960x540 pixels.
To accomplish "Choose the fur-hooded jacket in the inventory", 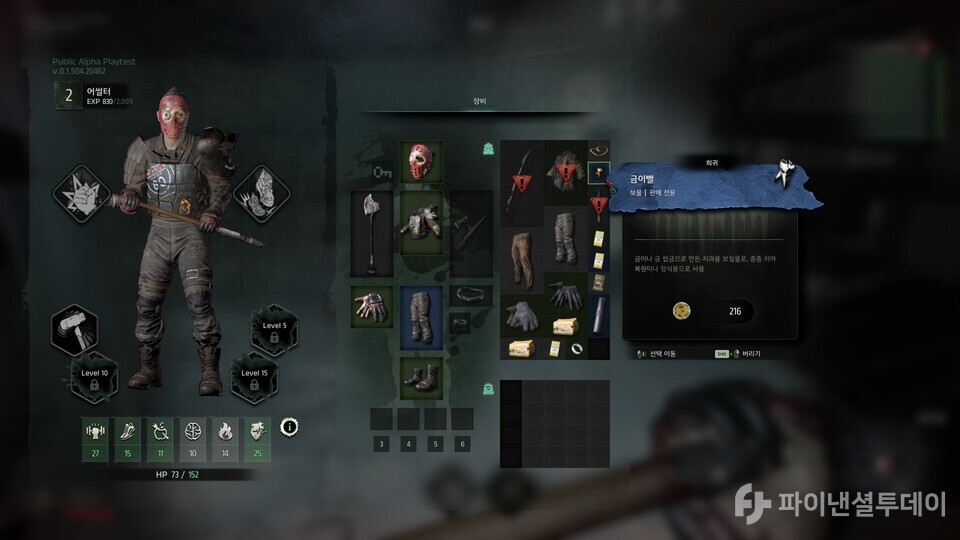I will pyautogui.click(x=565, y=172).
